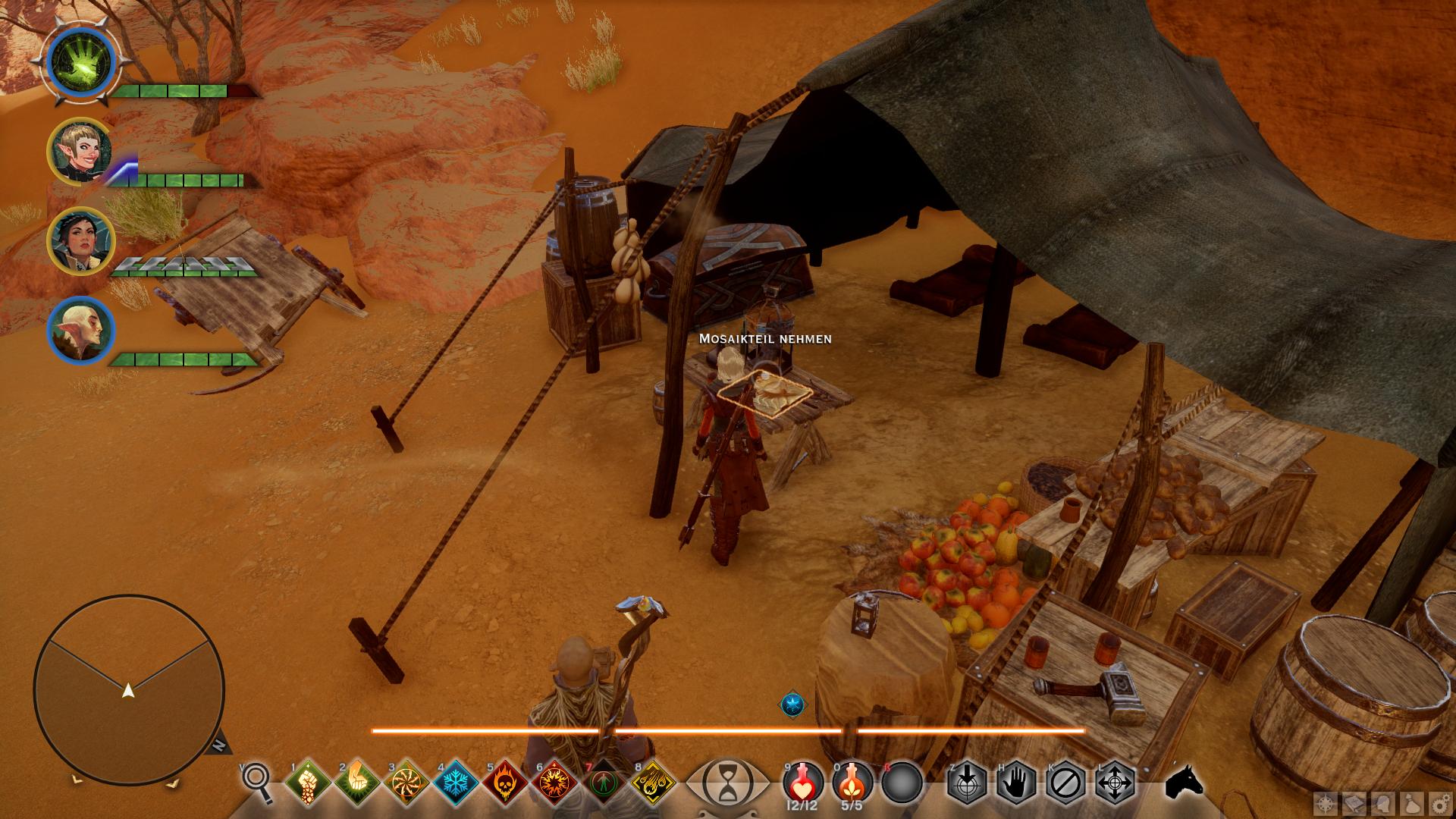
Task: Click the open hand hold command
Action: pos(1016,781)
